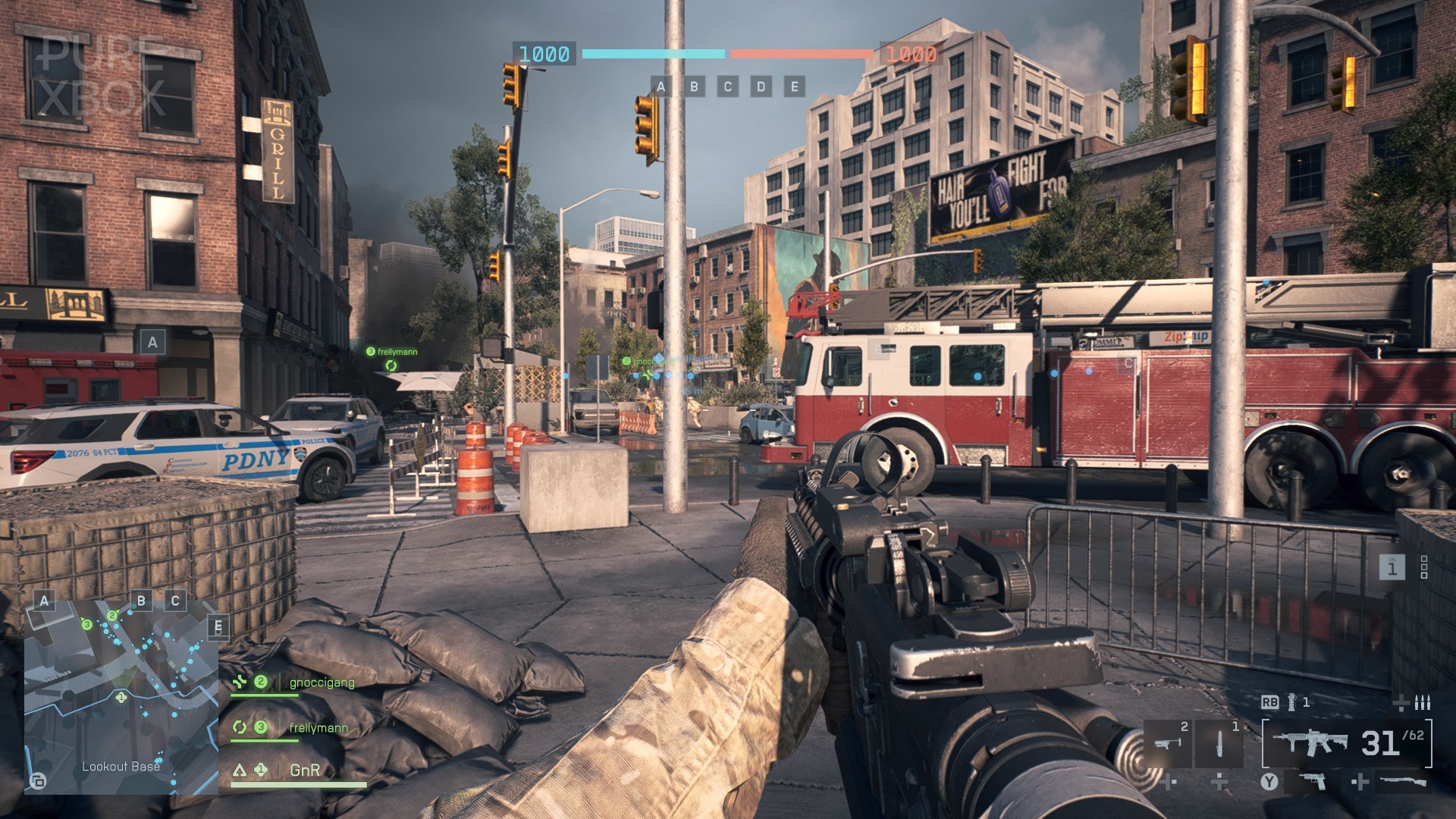Screen dimensions: 1456x819
Task: Switch to the pistol sidearm slot
Action: [x=1313, y=781]
